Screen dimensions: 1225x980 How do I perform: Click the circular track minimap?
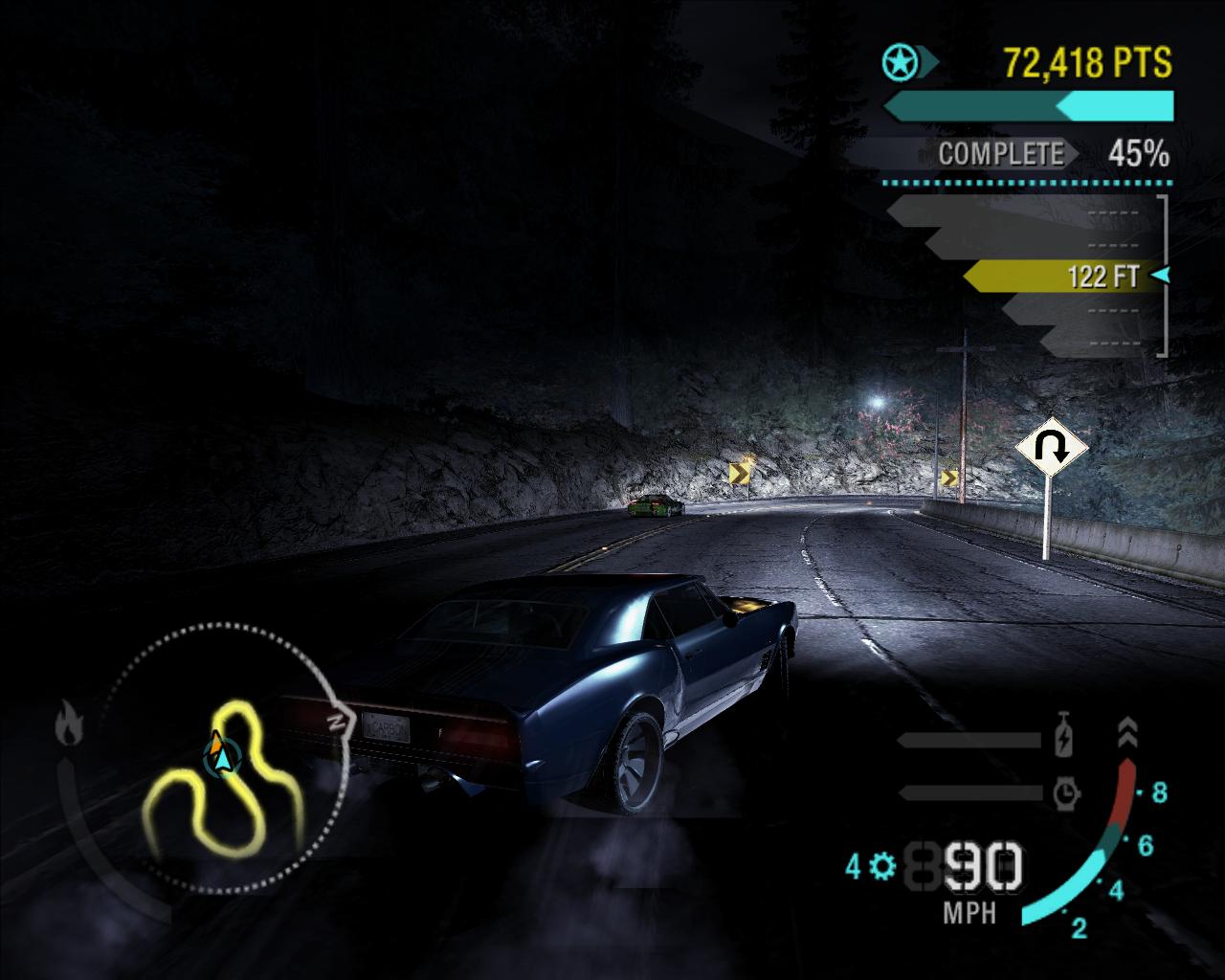pos(222,758)
